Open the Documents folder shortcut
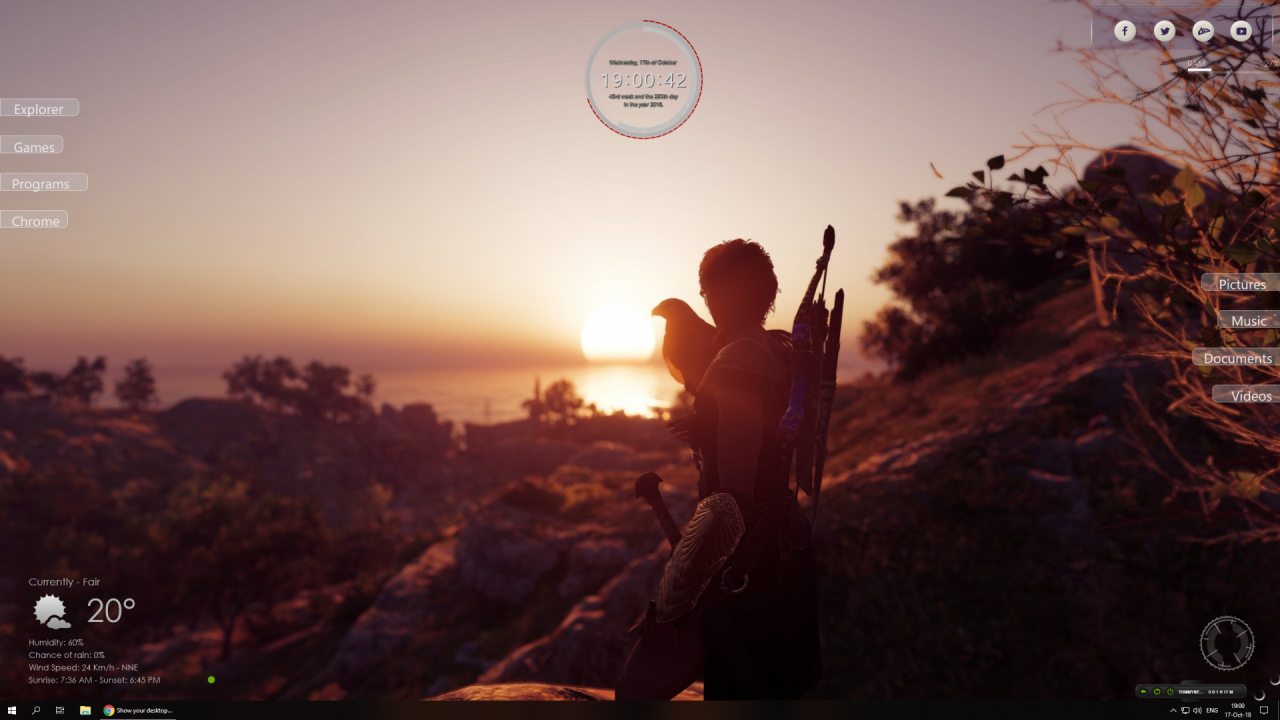Image resolution: width=1280 pixels, height=720 pixels. (1238, 358)
